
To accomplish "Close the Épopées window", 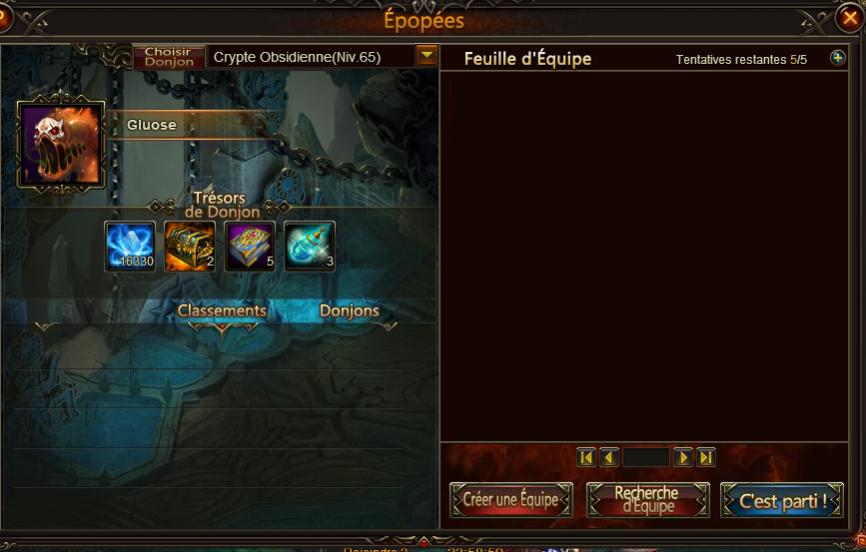I will click(849, 18).
